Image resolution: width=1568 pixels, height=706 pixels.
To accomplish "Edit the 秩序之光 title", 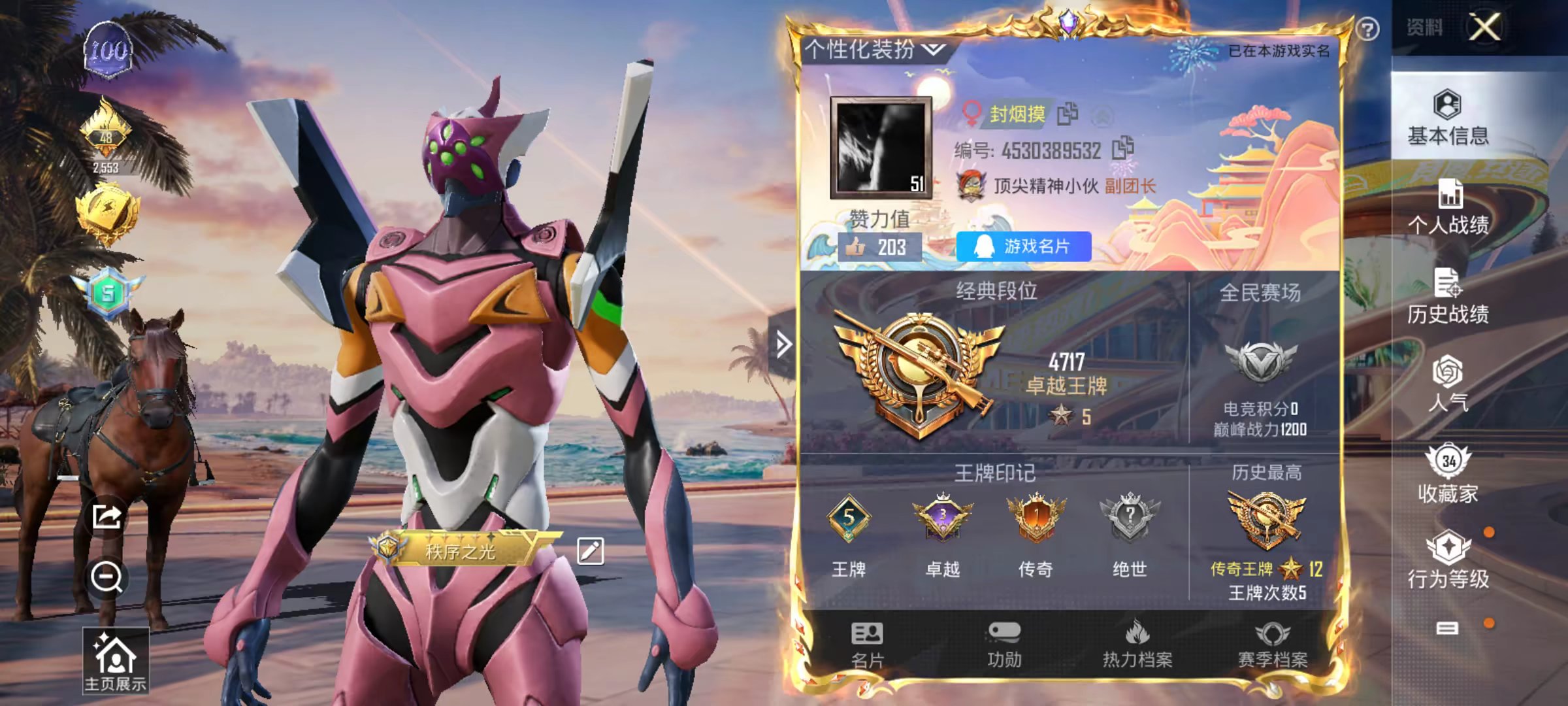I will [590, 551].
